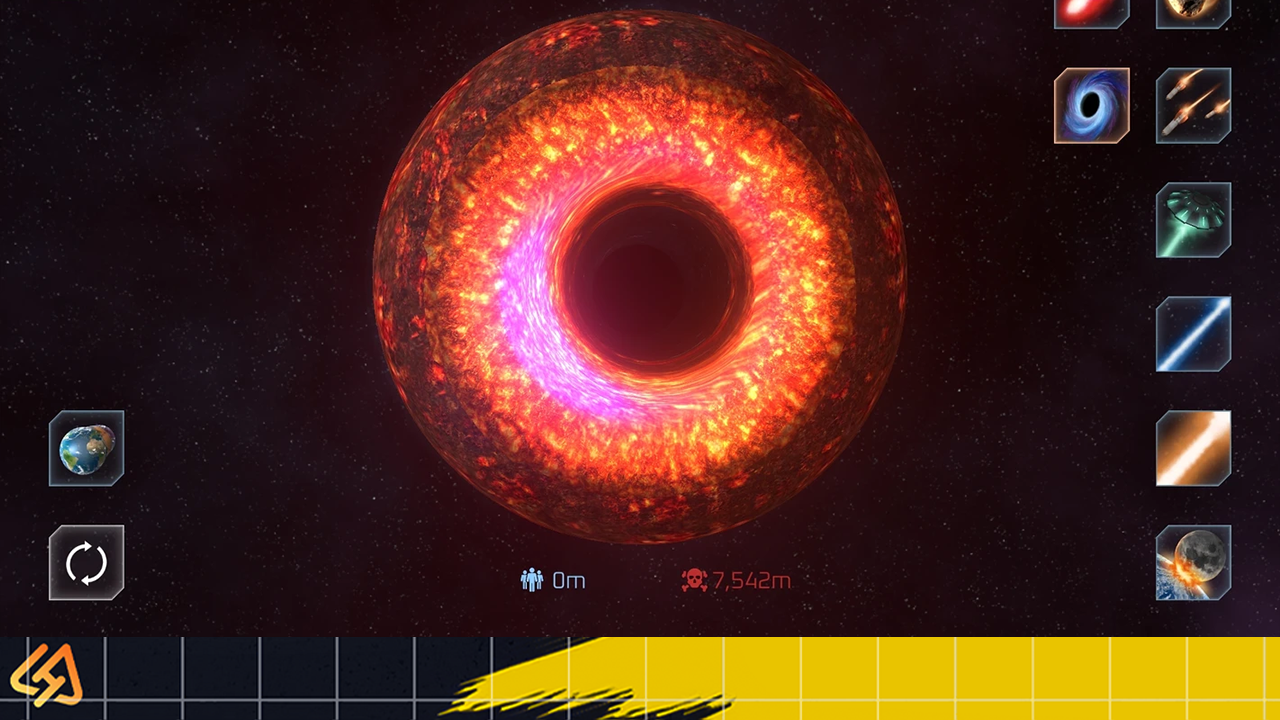Screen dimensions: 1280x720
Task: Open the Earth planet selector
Action: [87, 448]
